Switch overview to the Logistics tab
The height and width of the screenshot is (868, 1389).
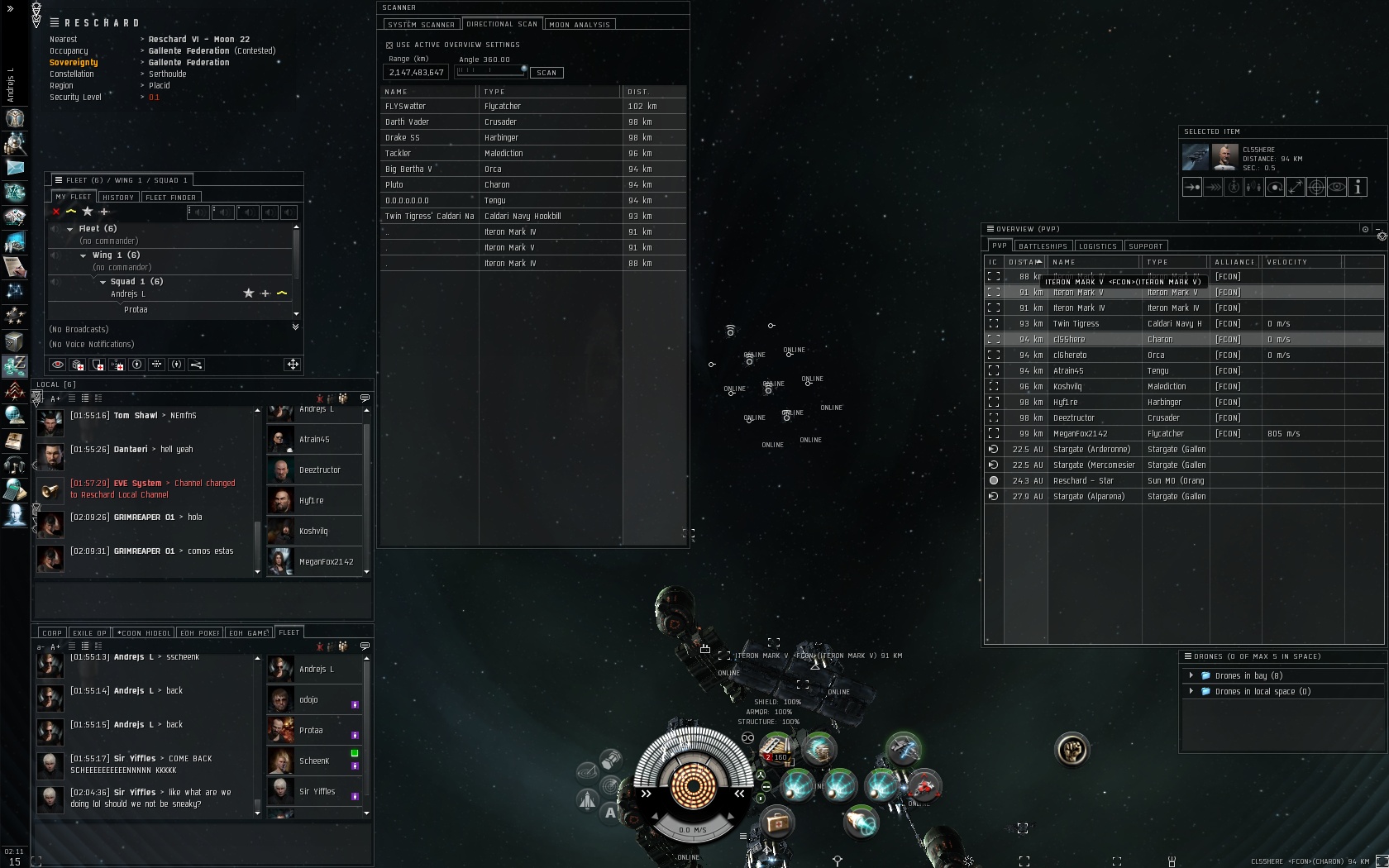tap(1097, 246)
